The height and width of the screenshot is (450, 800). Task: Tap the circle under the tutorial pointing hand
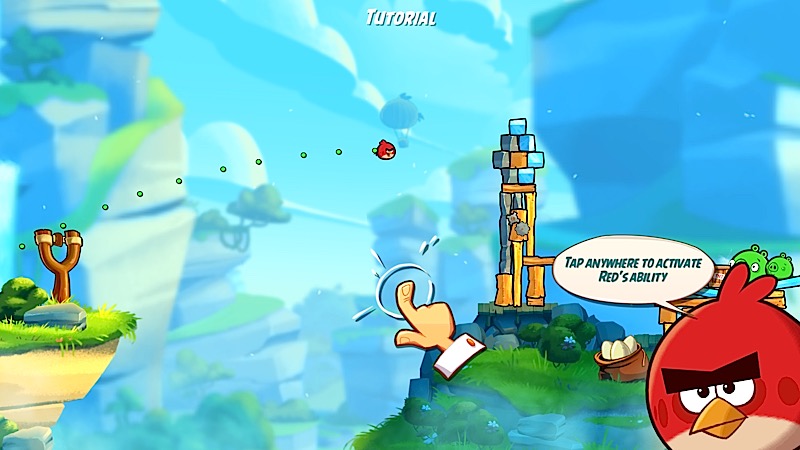click(400, 283)
